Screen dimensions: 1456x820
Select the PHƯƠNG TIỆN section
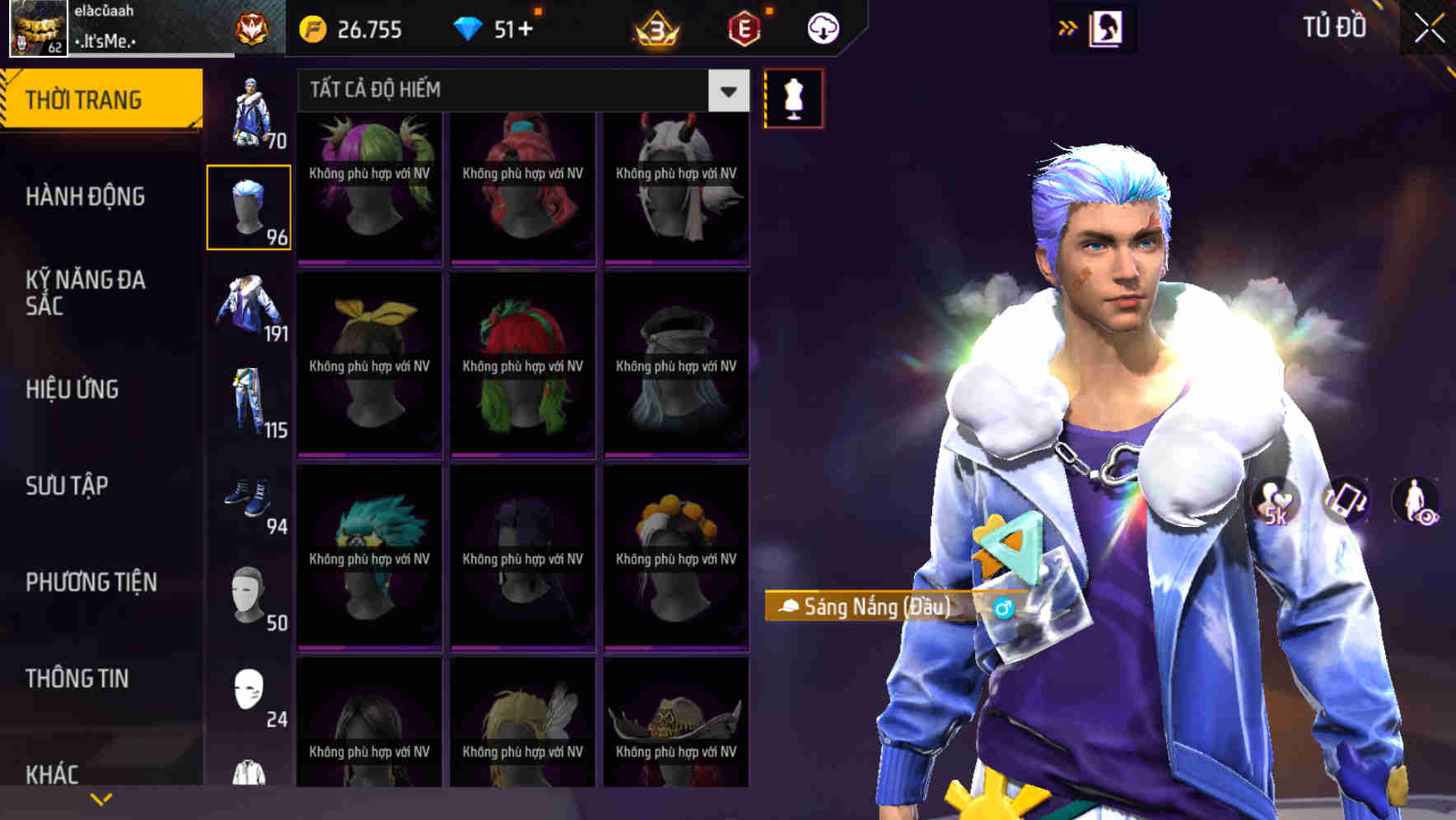click(90, 582)
